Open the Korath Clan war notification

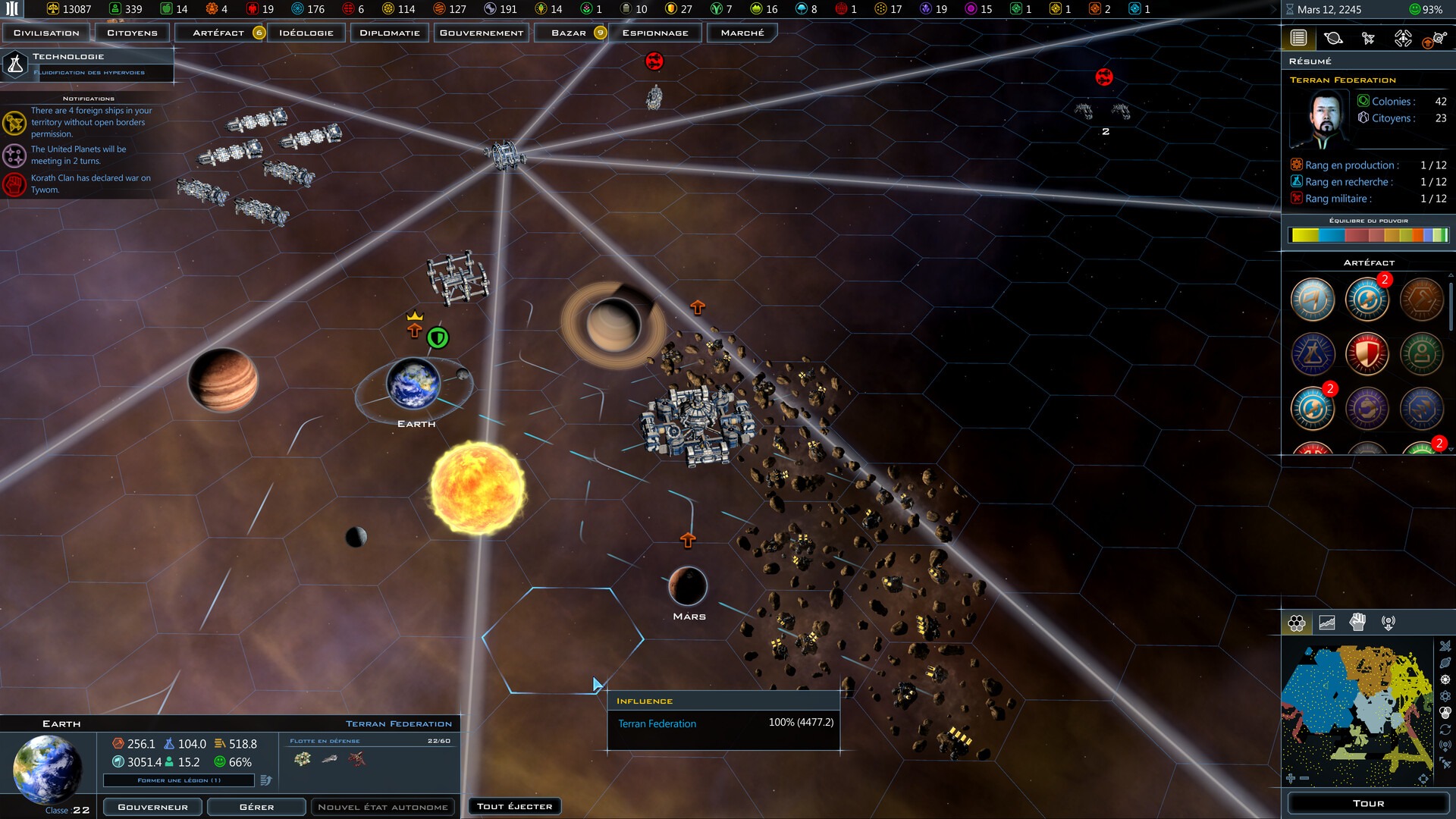pos(89,184)
